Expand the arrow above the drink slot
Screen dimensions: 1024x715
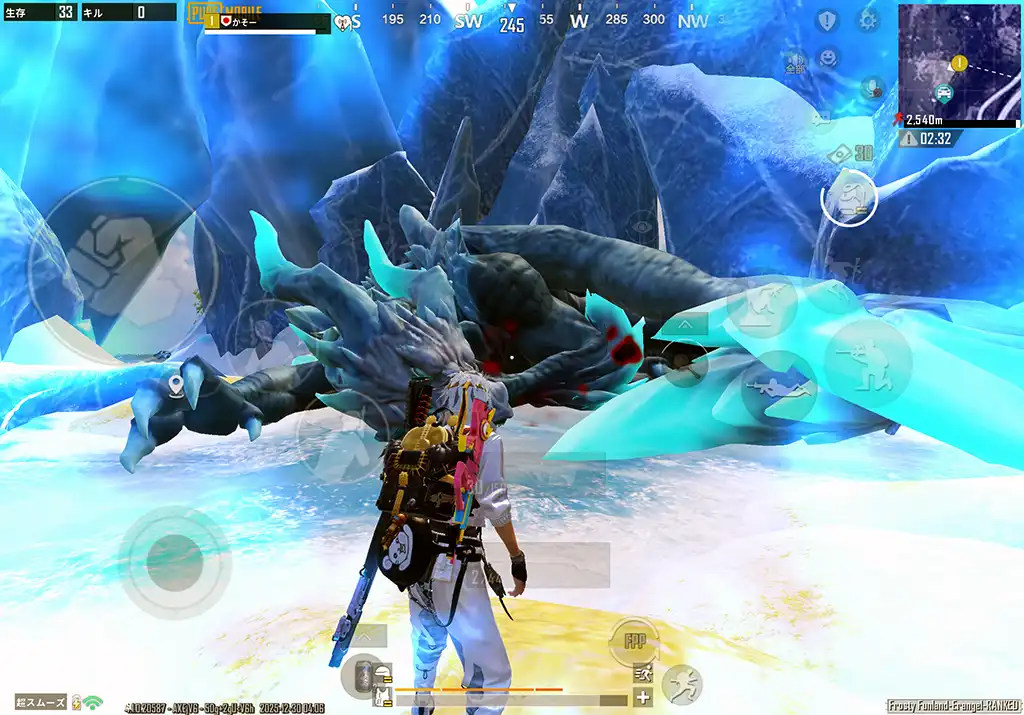click(x=367, y=635)
